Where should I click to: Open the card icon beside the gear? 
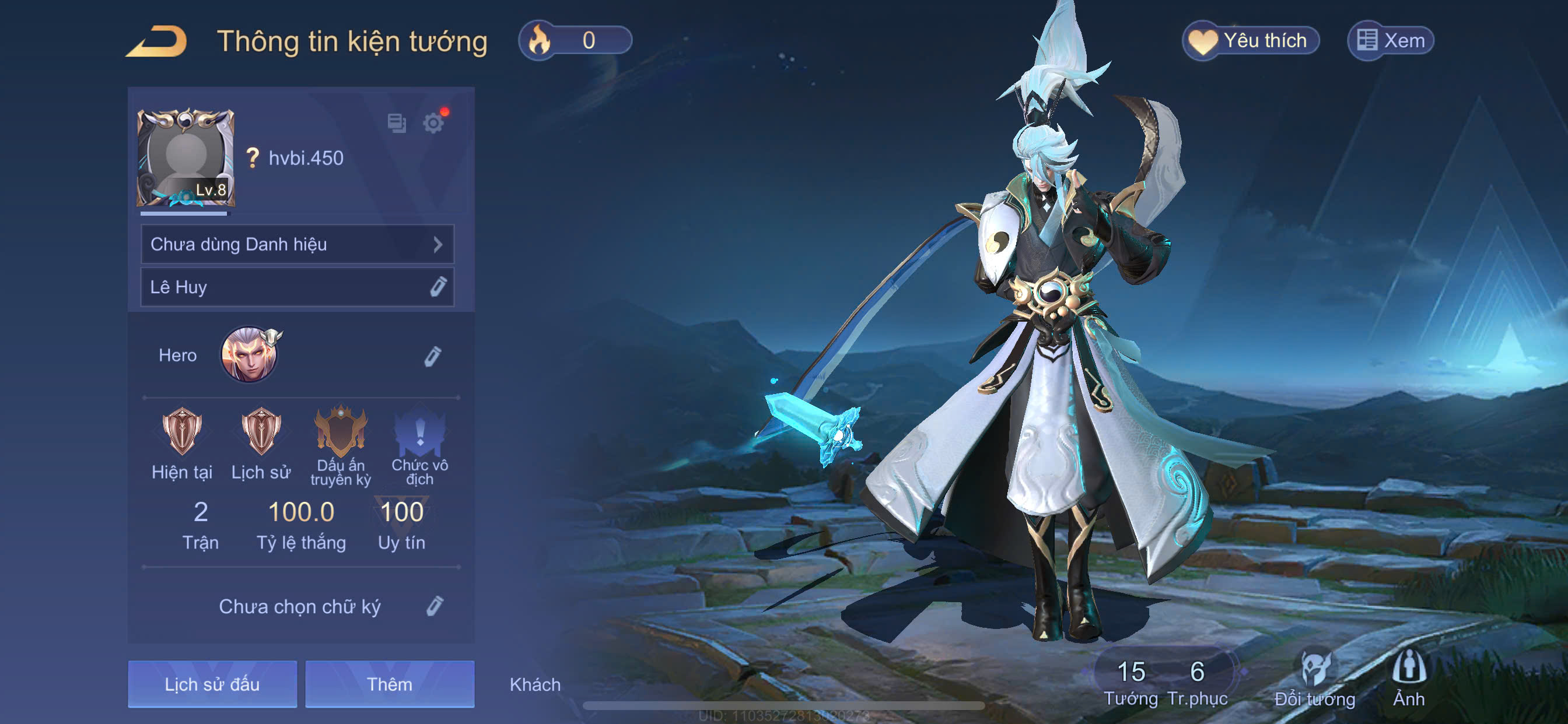[x=397, y=123]
